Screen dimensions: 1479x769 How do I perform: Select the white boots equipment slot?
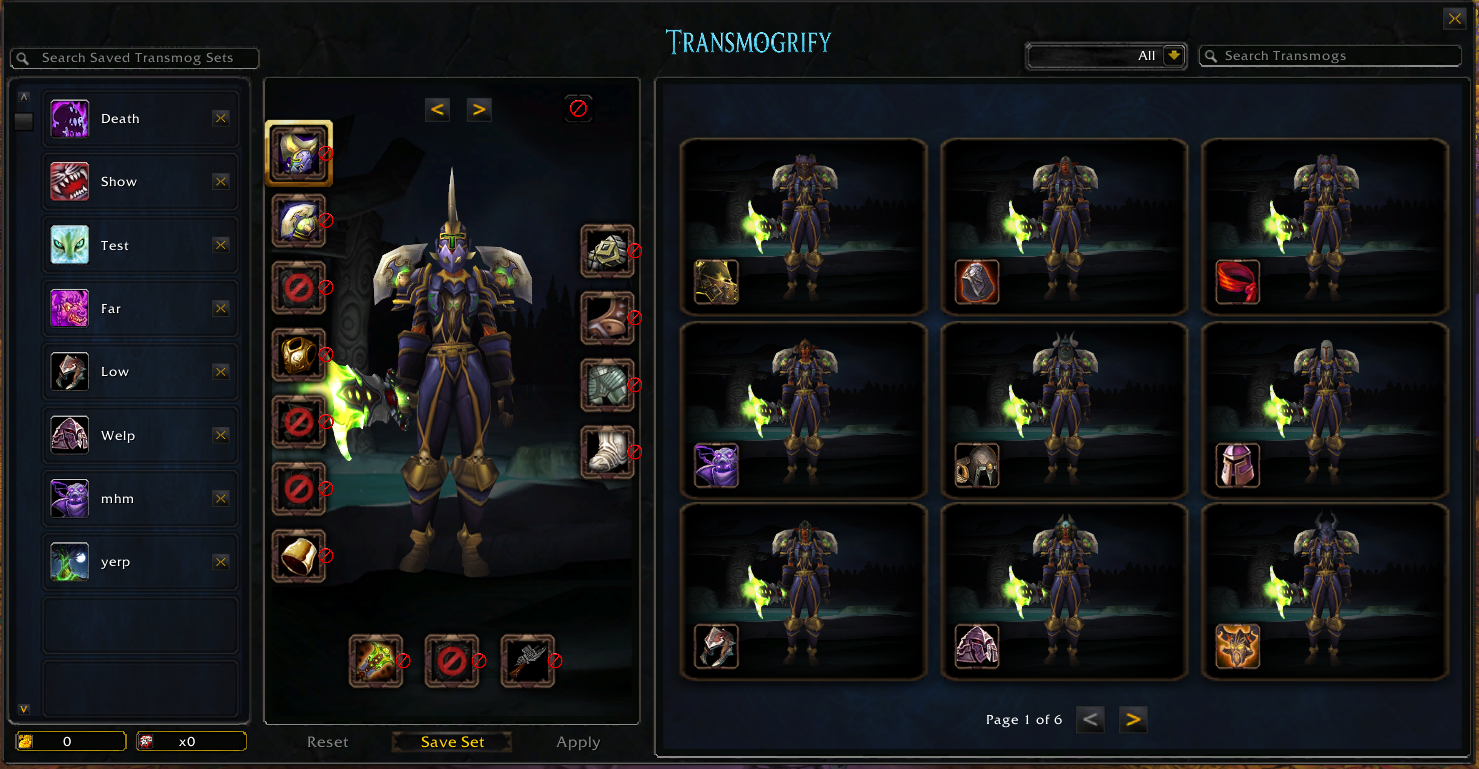pyautogui.click(x=607, y=452)
